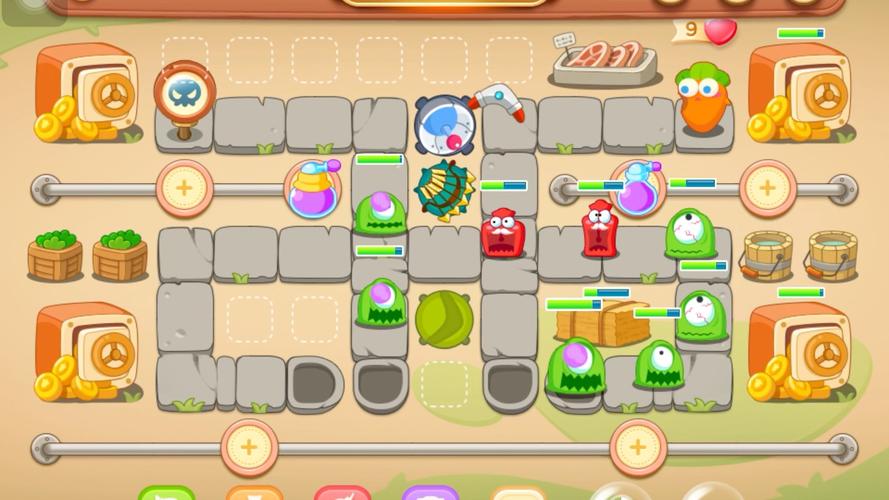The height and width of the screenshot is (500, 889).
Task: Tap the green button in bottom bar
Action: (x=166, y=493)
